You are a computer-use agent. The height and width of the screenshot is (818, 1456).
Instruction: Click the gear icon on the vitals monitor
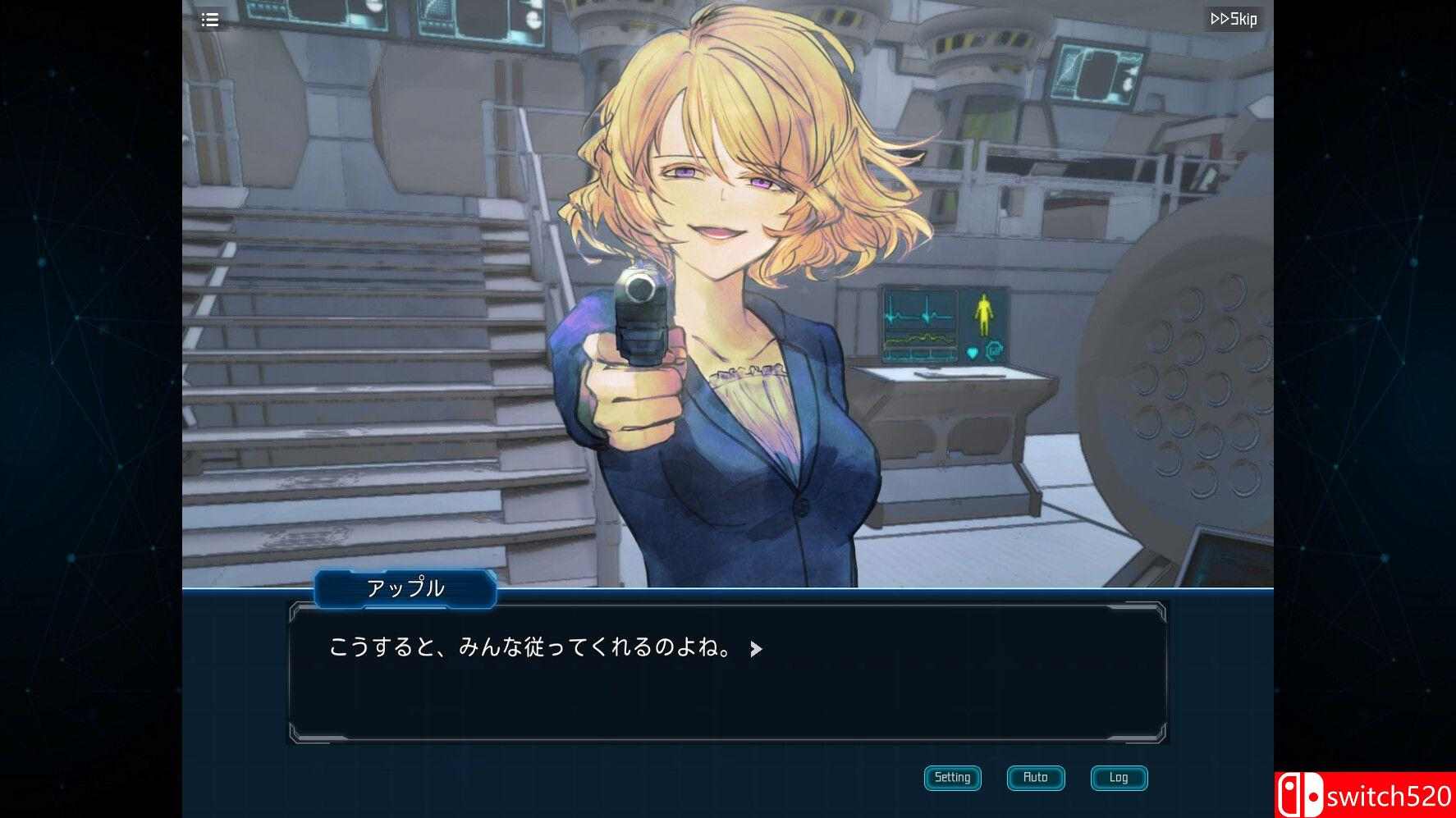pyautogui.click(x=993, y=350)
